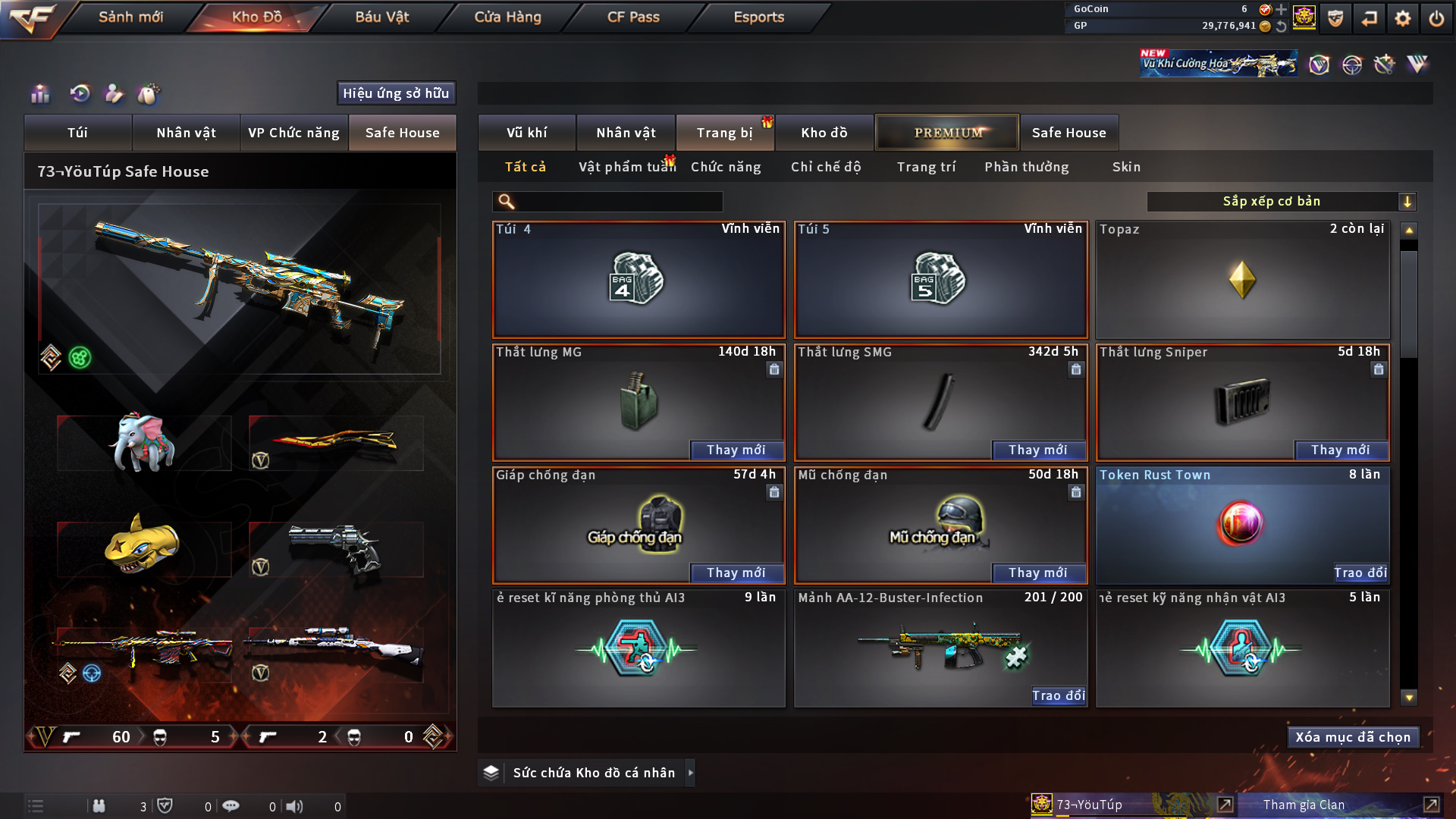
Task: Switch to the Vũ khí tab
Action: (526, 133)
